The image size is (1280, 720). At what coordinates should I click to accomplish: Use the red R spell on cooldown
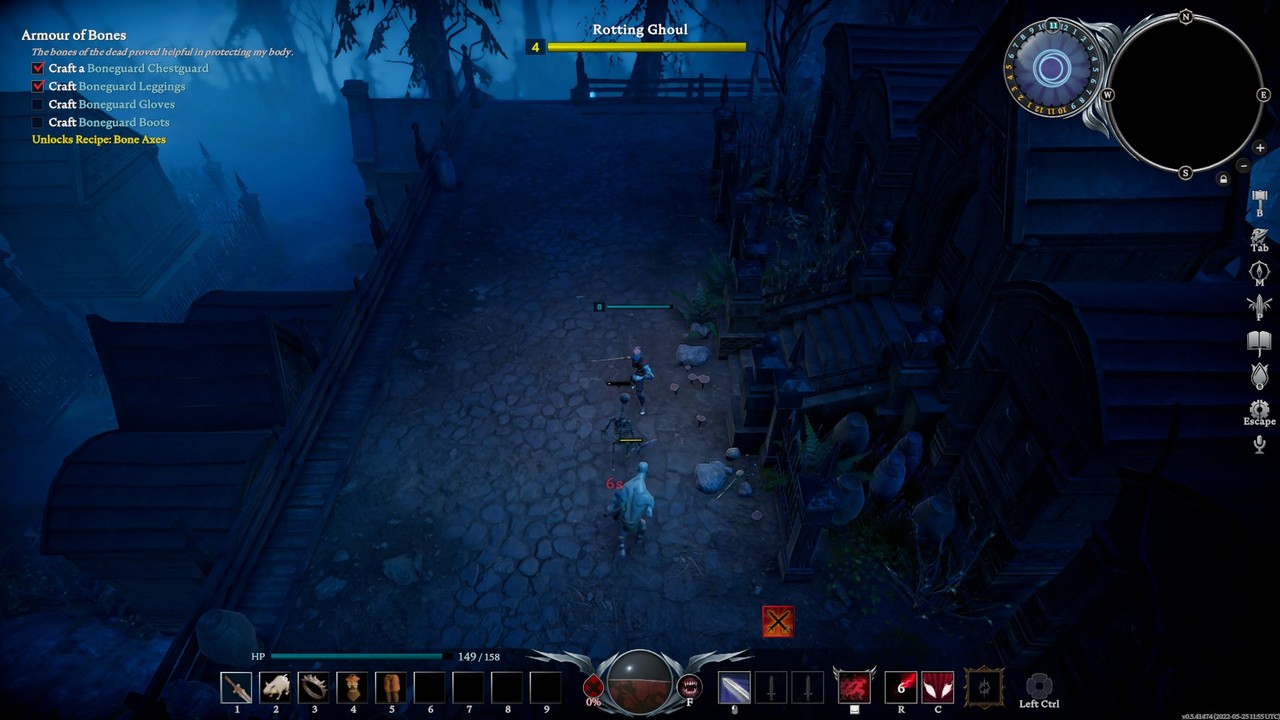pyautogui.click(x=901, y=687)
